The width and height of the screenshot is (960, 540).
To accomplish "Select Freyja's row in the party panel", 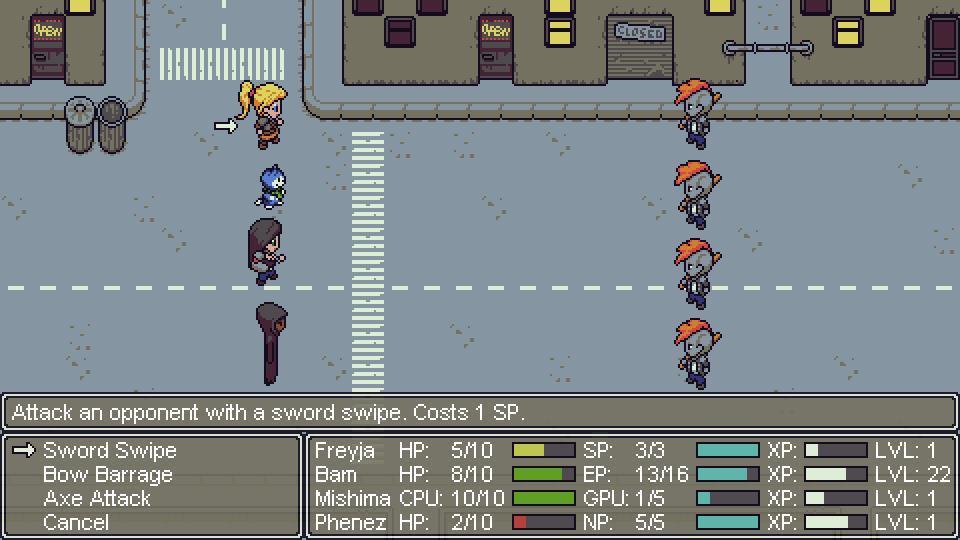I will [x=345, y=451].
